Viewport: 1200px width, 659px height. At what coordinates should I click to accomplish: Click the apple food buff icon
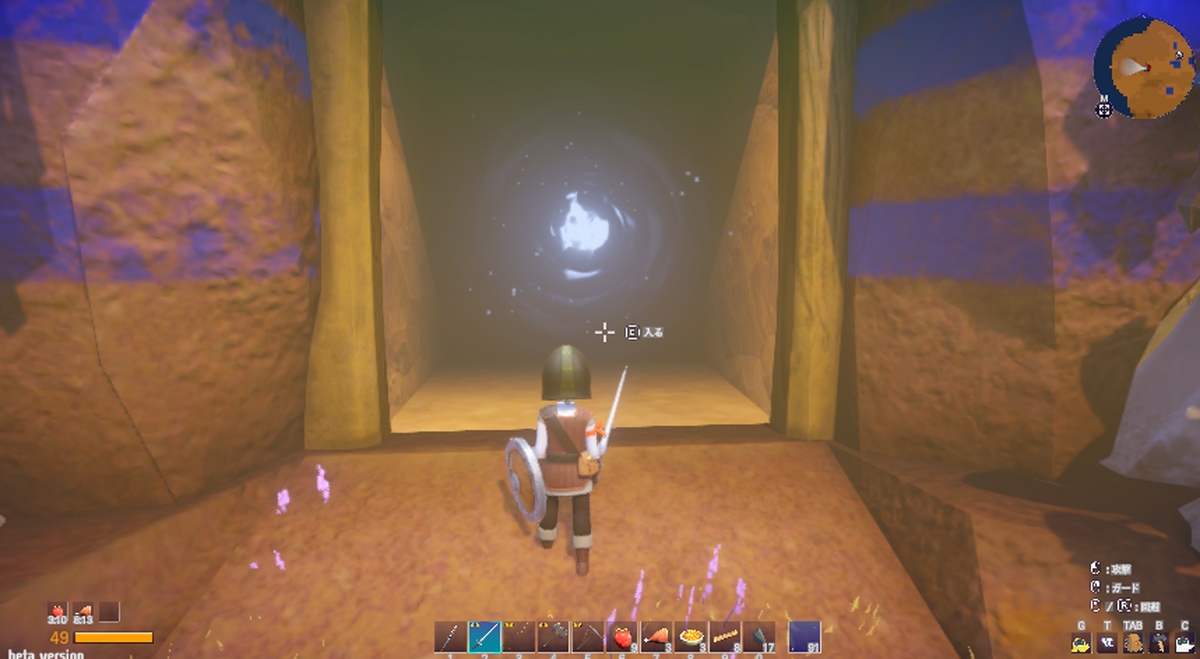pos(57,611)
